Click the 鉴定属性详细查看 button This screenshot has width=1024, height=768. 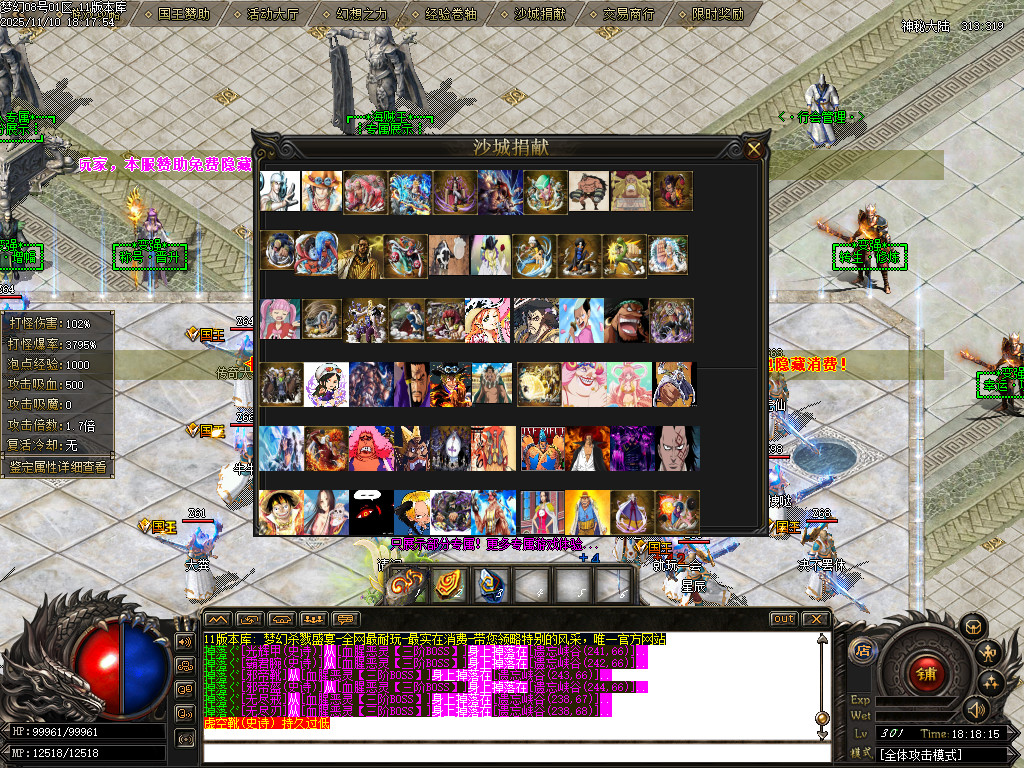click(x=57, y=467)
